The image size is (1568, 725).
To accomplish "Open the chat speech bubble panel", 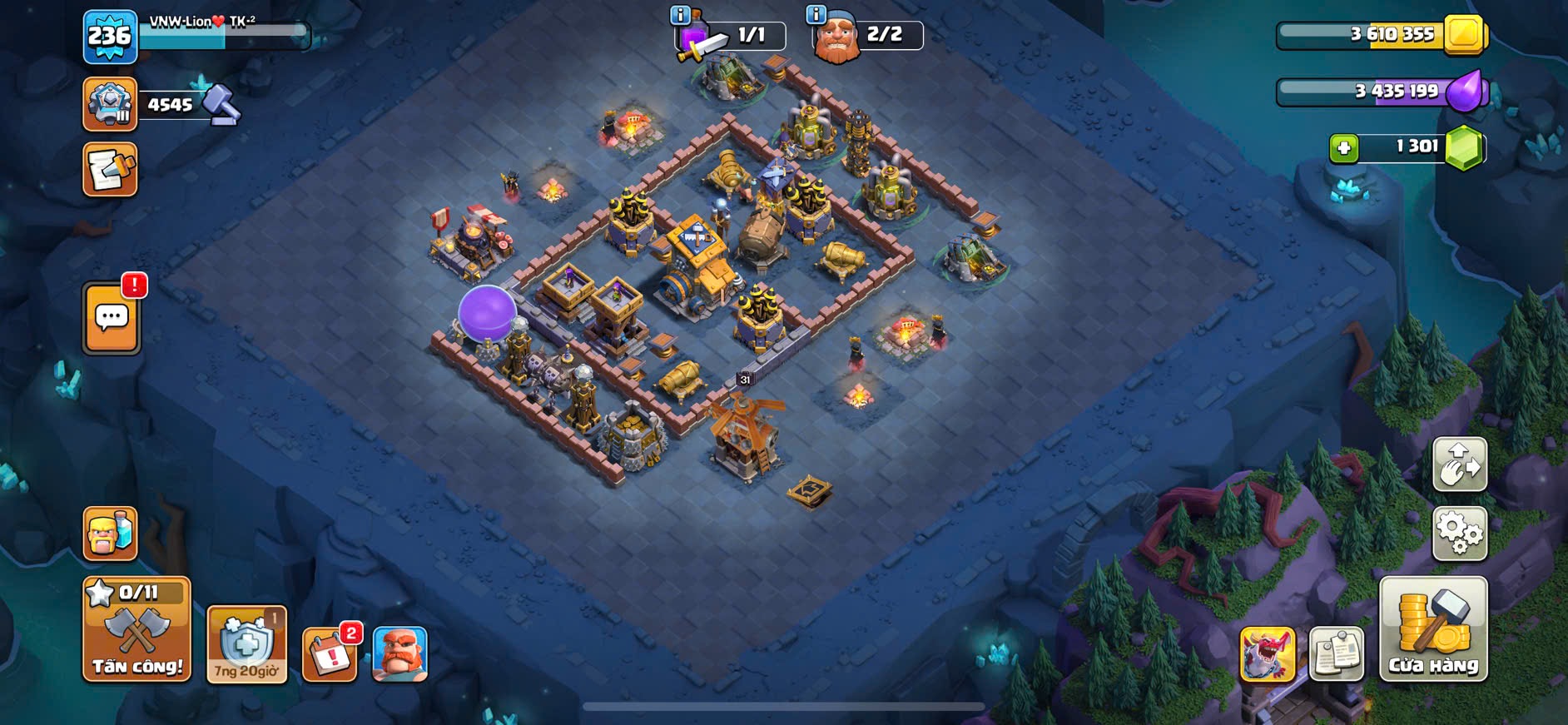I will click(x=112, y=318).
